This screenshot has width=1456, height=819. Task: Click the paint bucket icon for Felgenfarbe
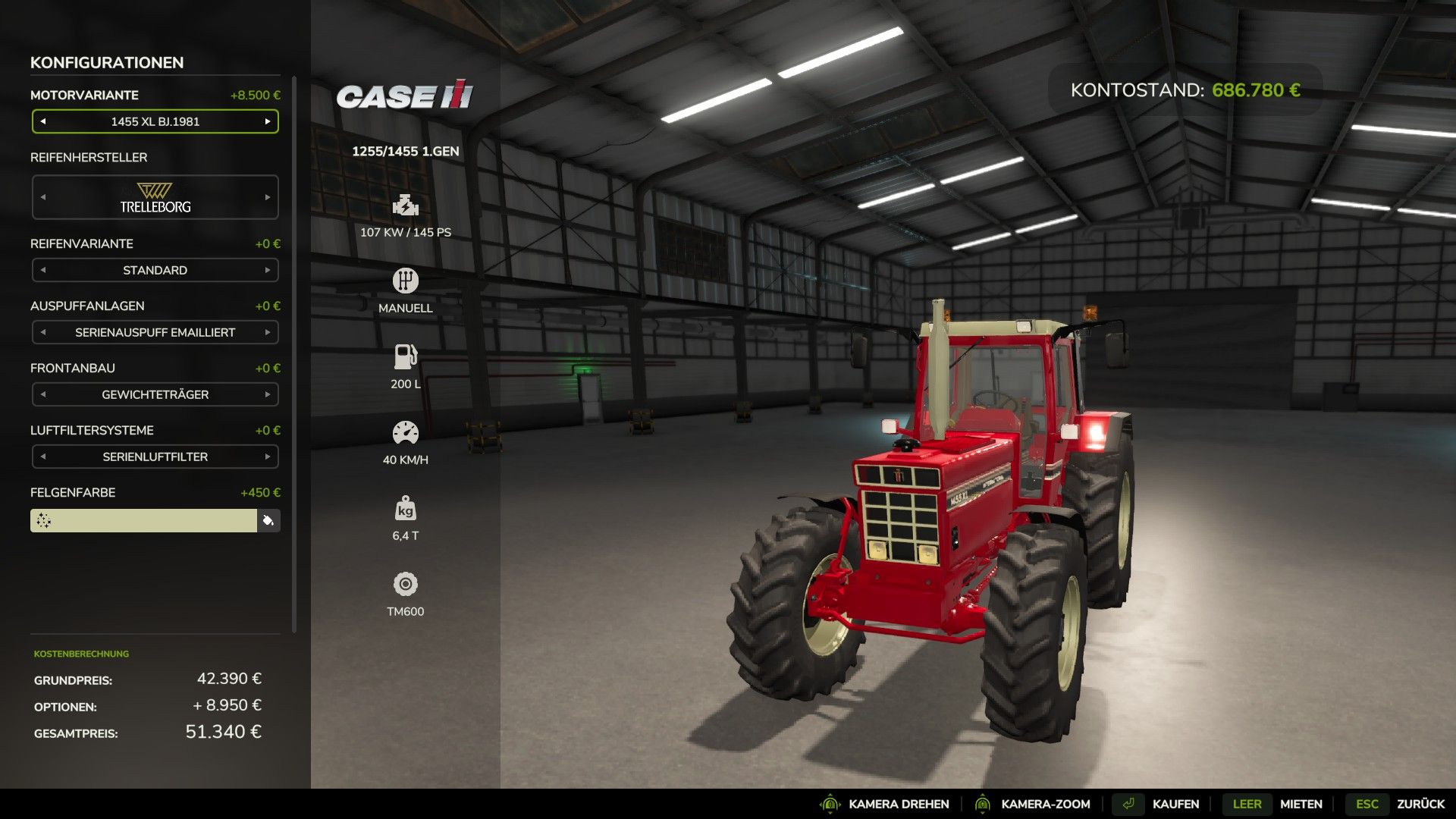pos(268,520)
